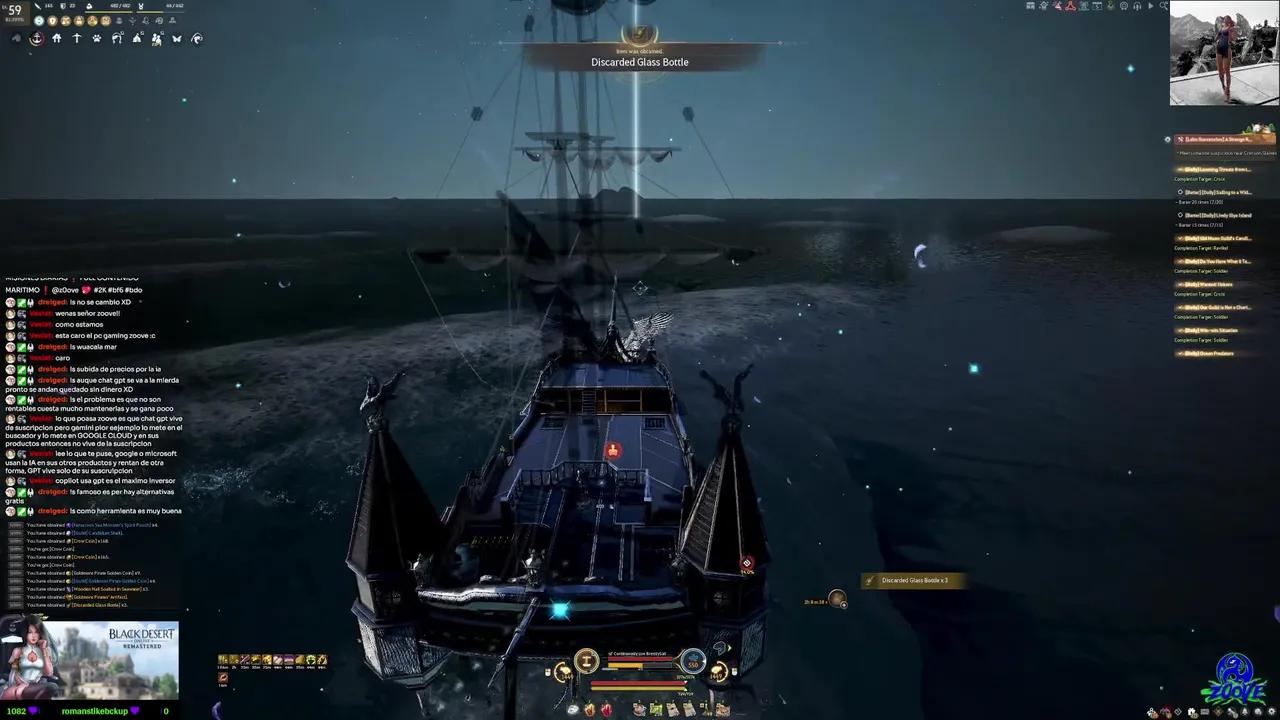Viewport: 1280px width, 720px height.
Task: Open the Sailing to a Wild barter quest
Action: (1217, 192)
